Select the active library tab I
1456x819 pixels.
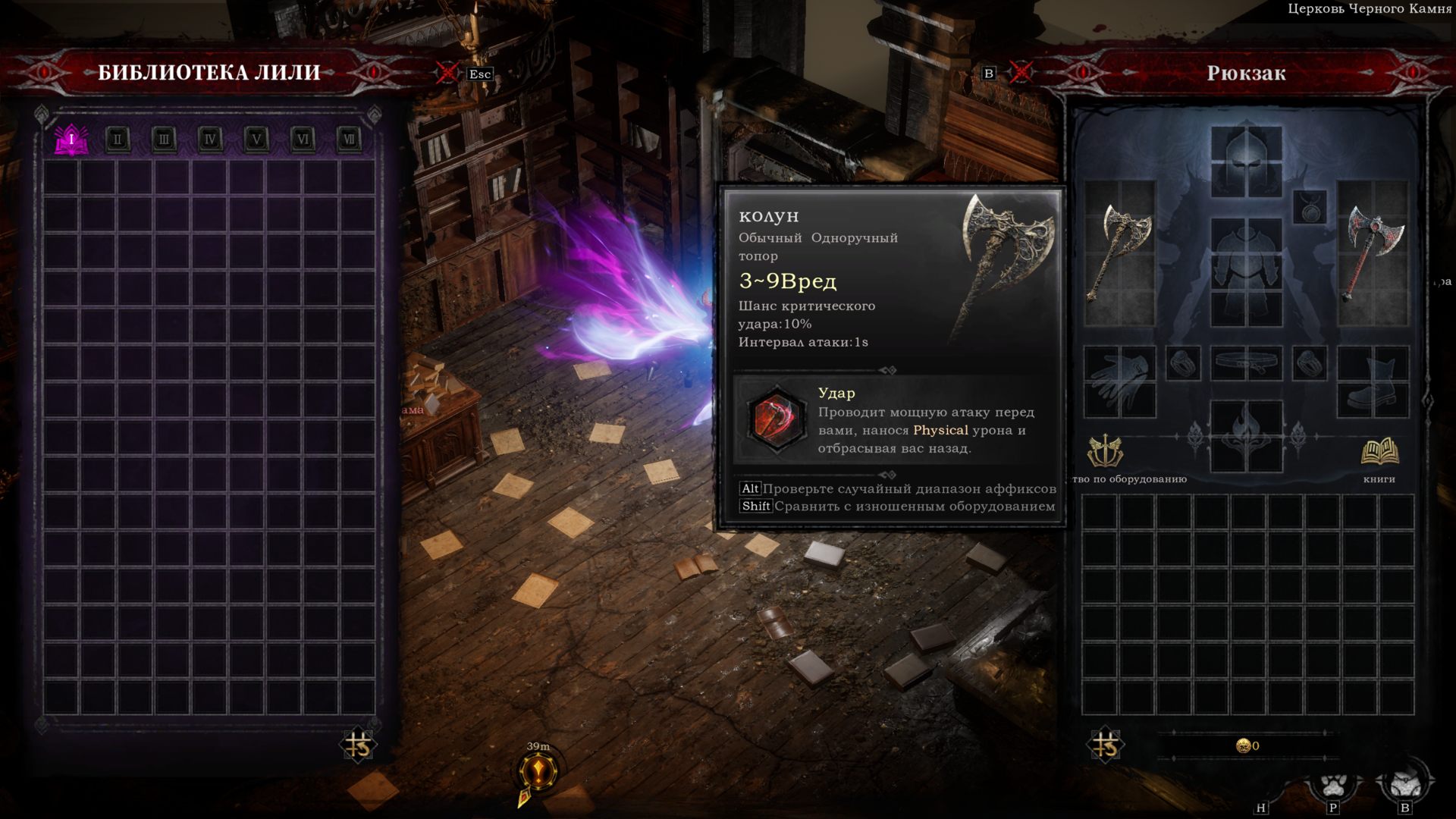pyautogui.click(x=71, y=139)
